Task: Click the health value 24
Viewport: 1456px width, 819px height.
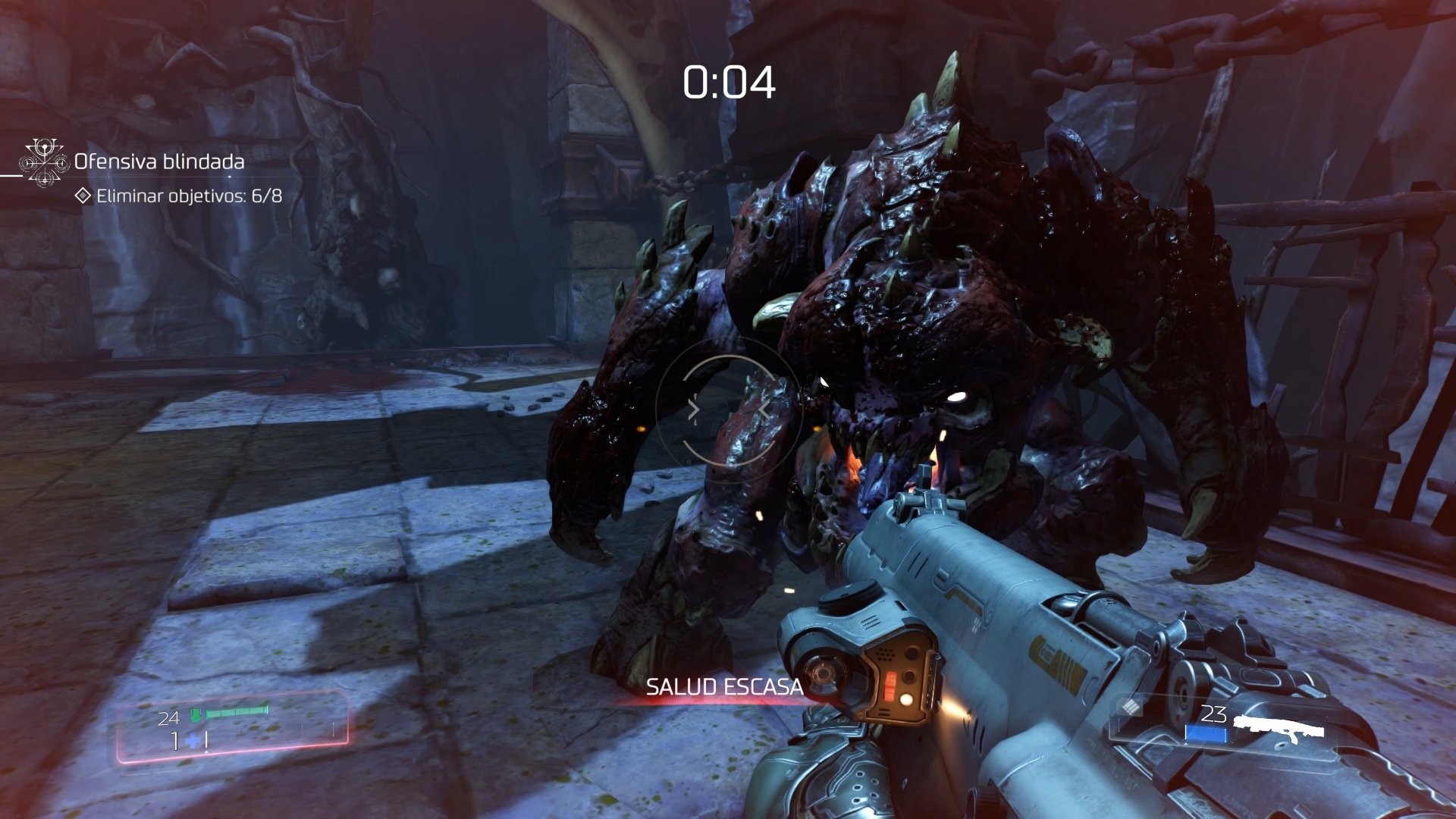Action: click(x=168, y=717)
